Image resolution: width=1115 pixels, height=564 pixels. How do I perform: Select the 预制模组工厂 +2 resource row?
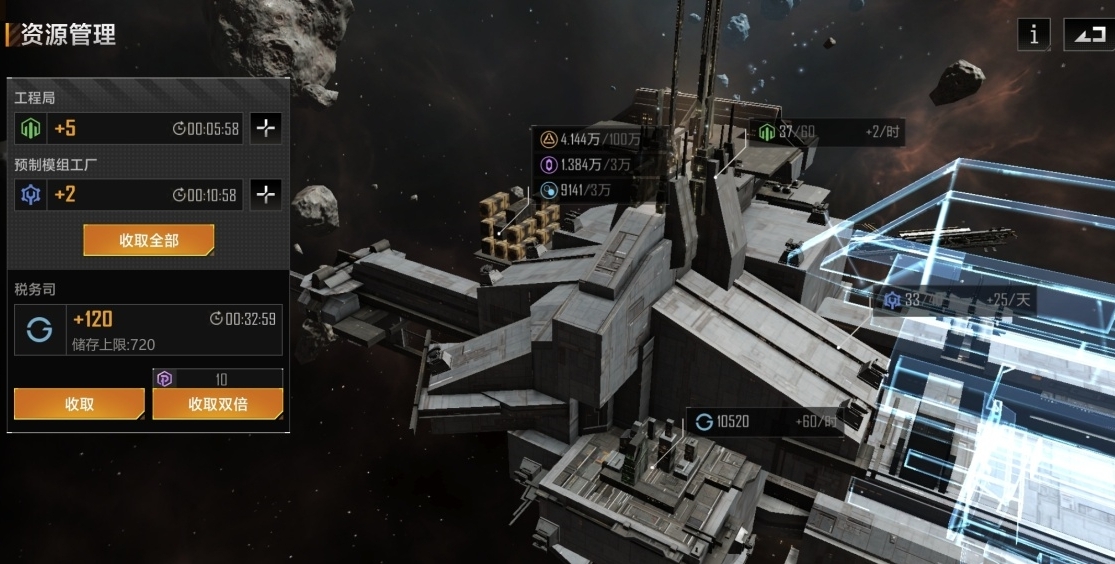pos(128,195)
